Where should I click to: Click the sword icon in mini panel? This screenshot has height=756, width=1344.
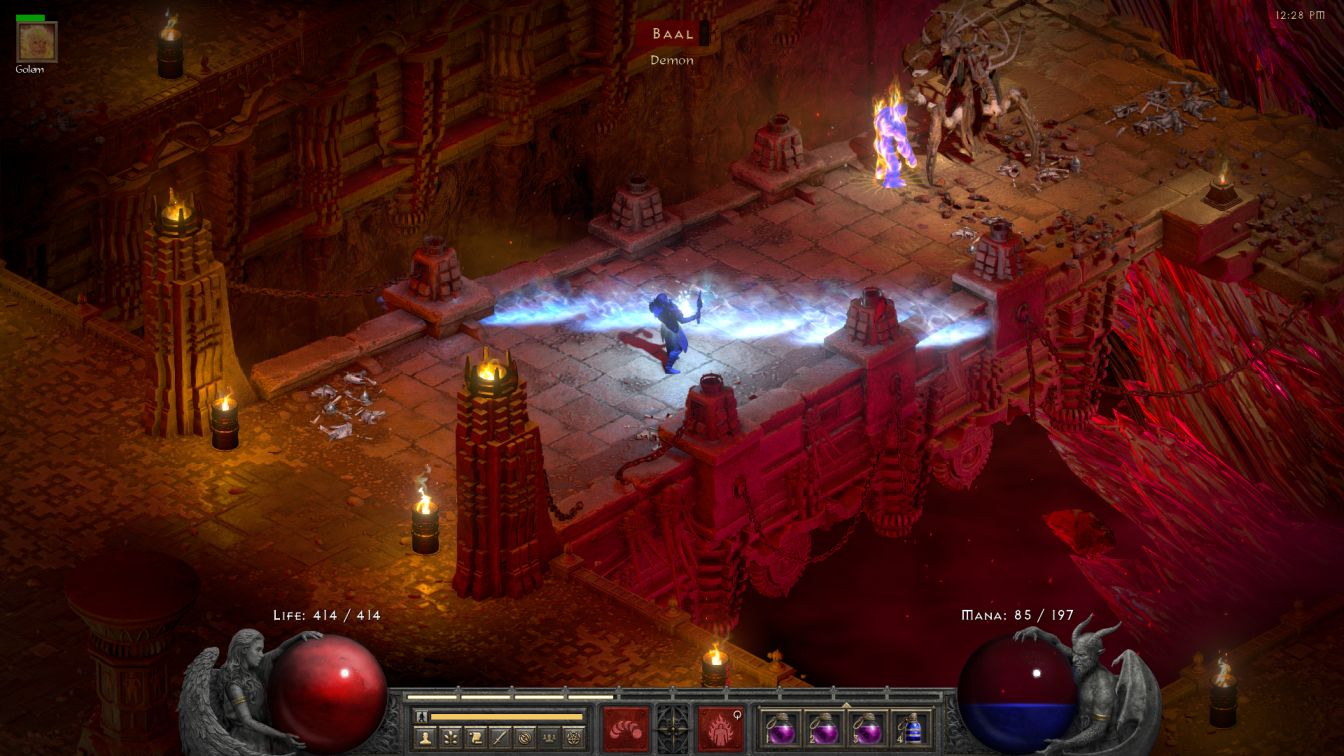click(499, 738)
